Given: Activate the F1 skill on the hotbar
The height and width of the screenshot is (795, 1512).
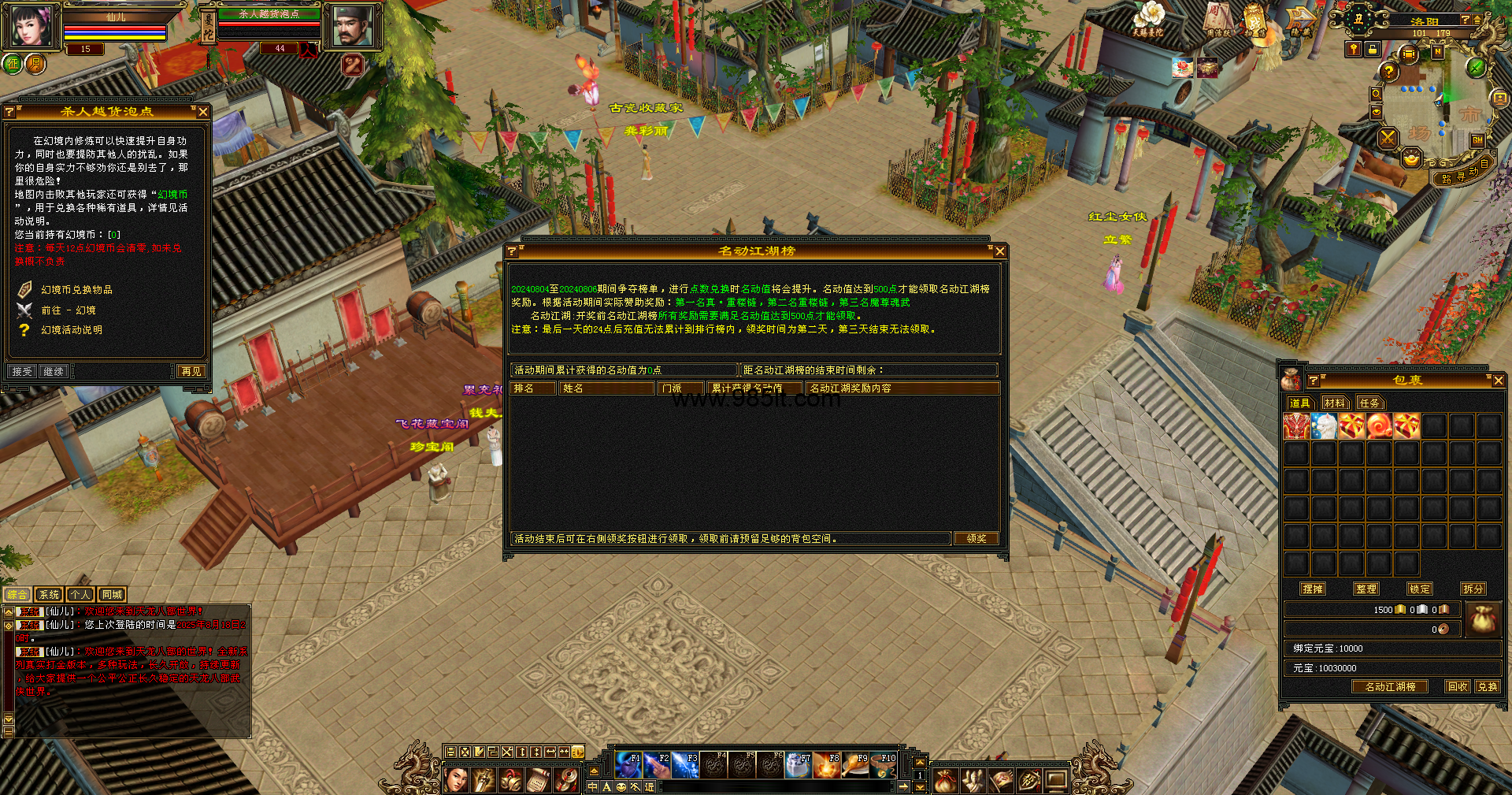Looking at the screenshot, I should (628, 765).
